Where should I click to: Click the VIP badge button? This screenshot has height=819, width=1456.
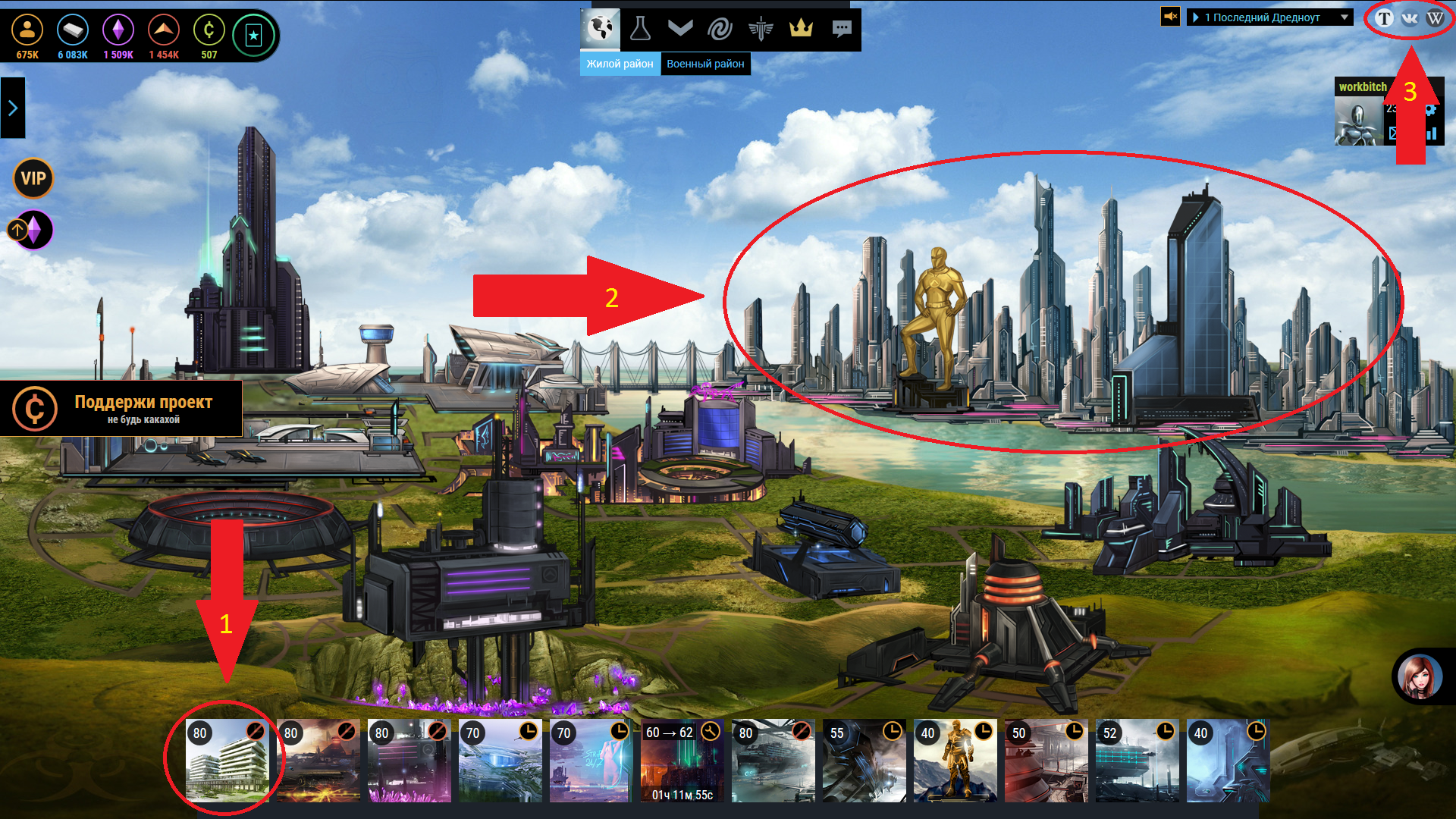[33, 178]
